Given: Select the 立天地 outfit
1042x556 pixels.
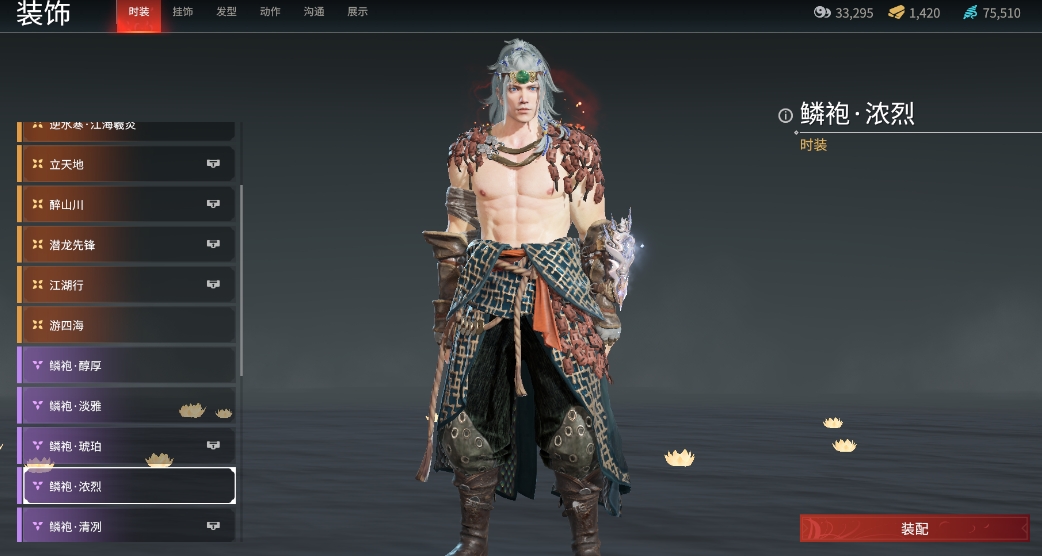Looking at the screenshot, I should (x=128, y=164).
